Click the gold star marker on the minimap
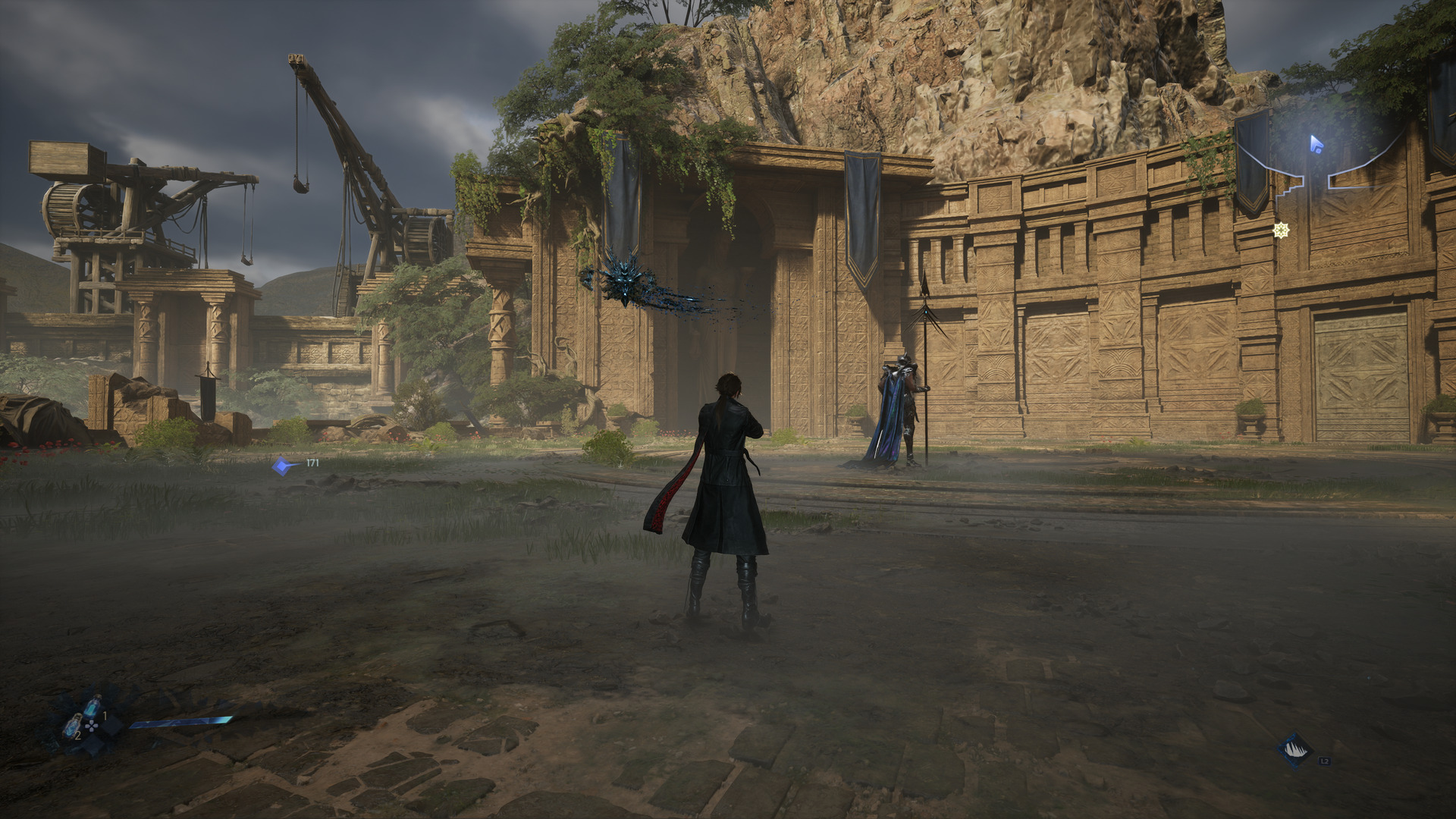Image resolution: width=1456 pixels, height=819 pixels. tap(1281, 230)
